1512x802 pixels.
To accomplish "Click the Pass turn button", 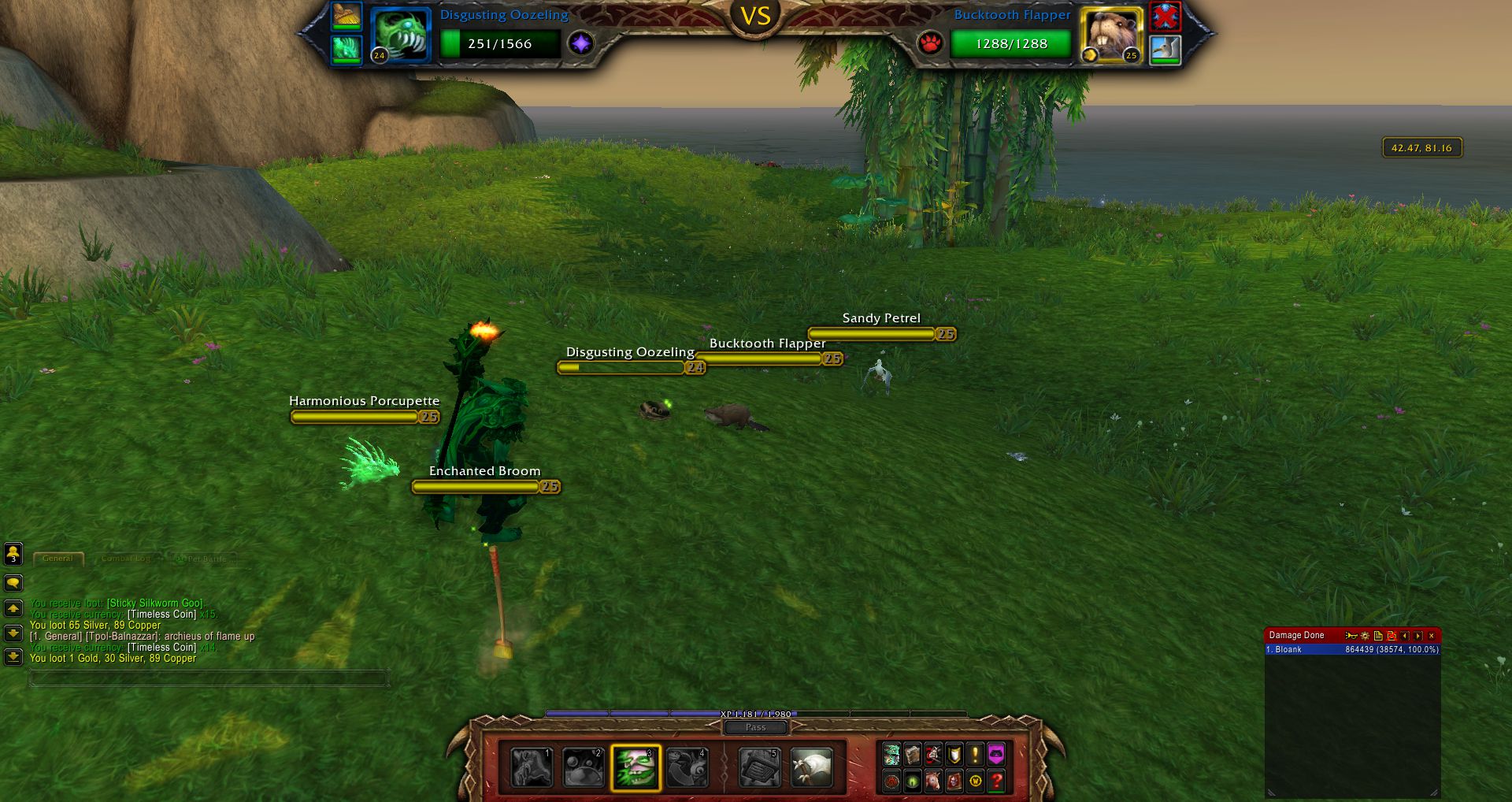I will pos(755,727).
